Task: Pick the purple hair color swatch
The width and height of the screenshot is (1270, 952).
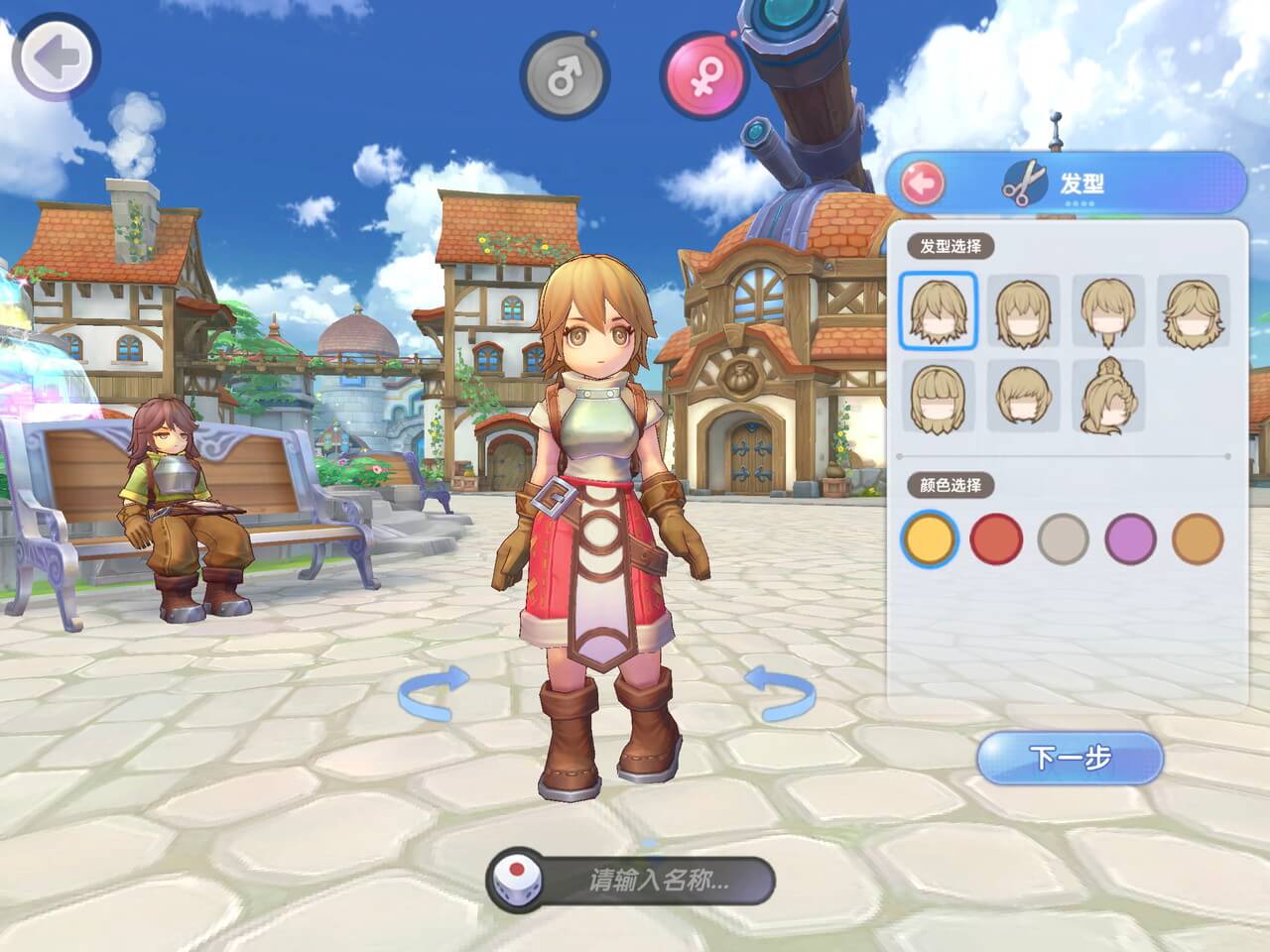Action: pyautogui.click(x=1130, y=538)
